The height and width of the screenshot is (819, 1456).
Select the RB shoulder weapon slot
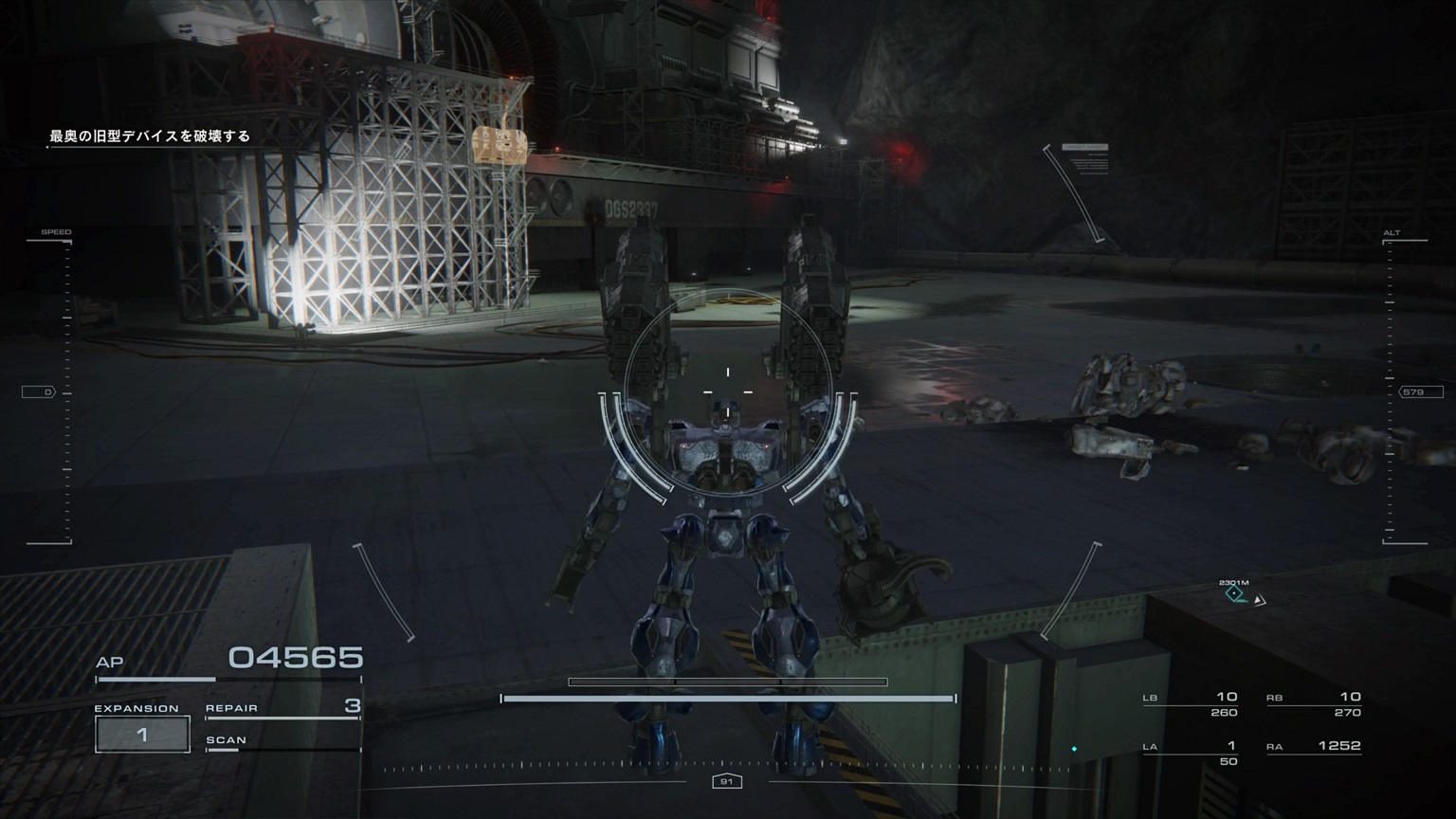1314,704
